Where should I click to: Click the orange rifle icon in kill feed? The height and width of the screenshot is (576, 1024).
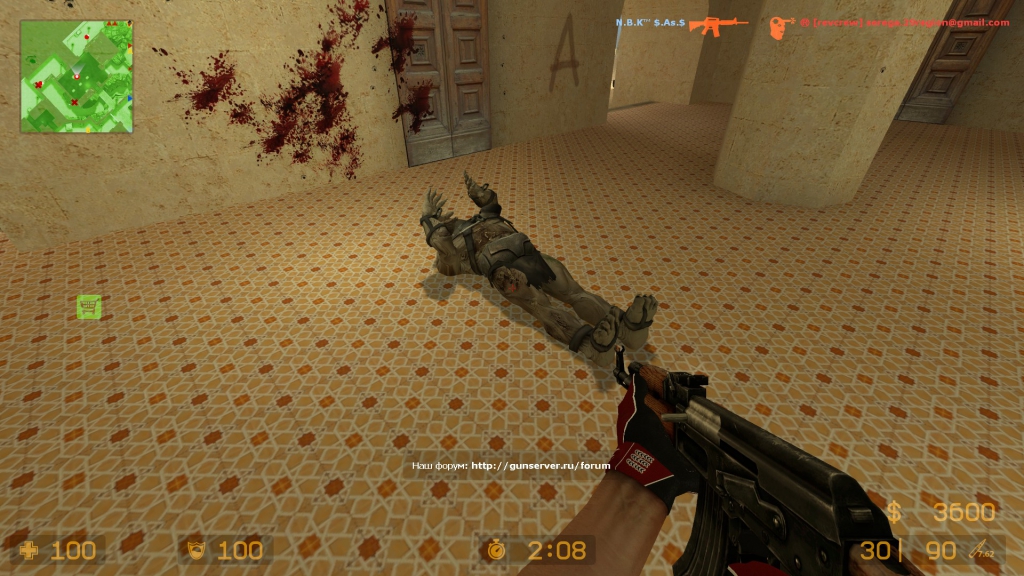(x=719, y=24)
